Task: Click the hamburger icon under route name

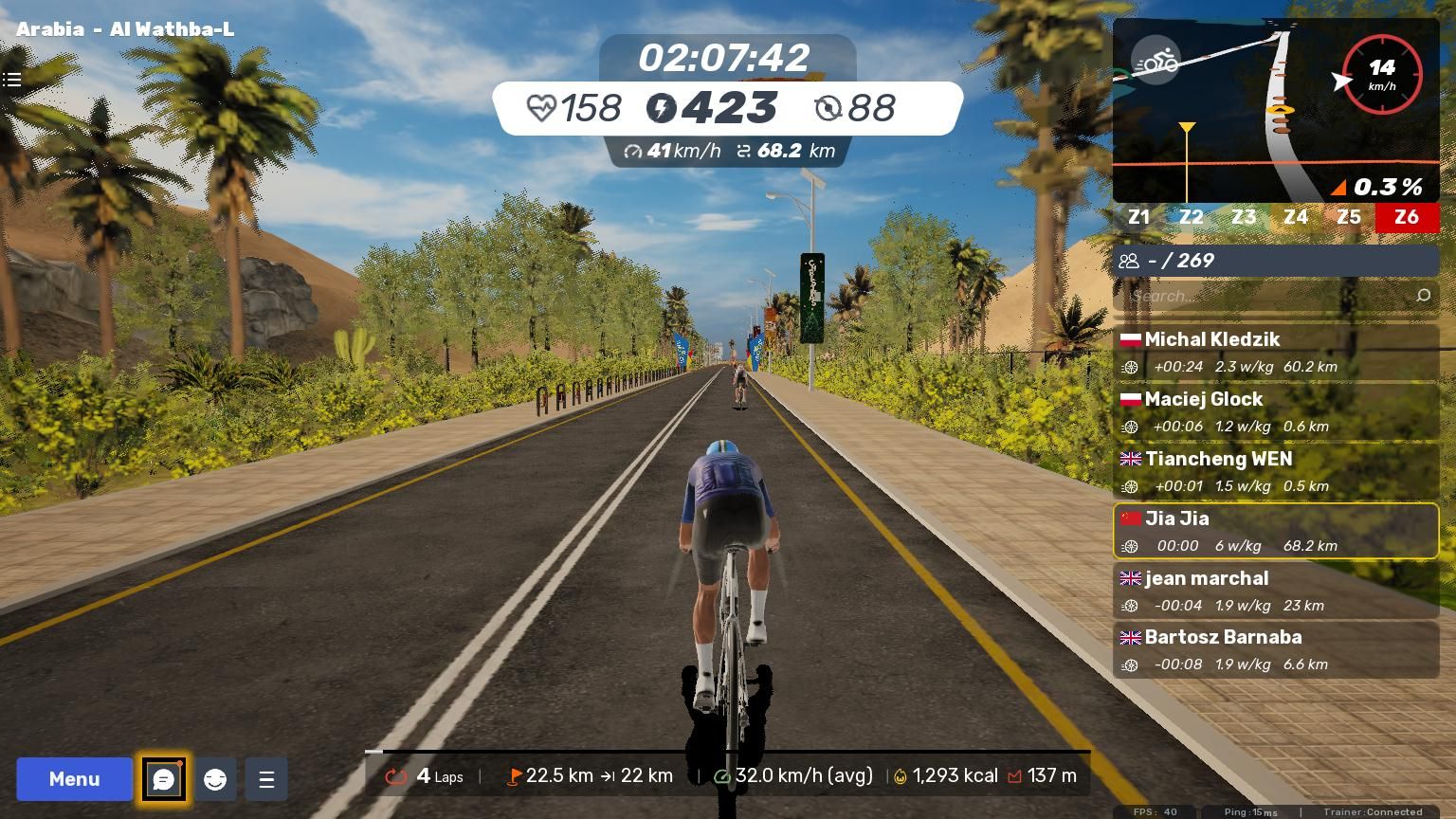Action: click(x=12, y=80)
